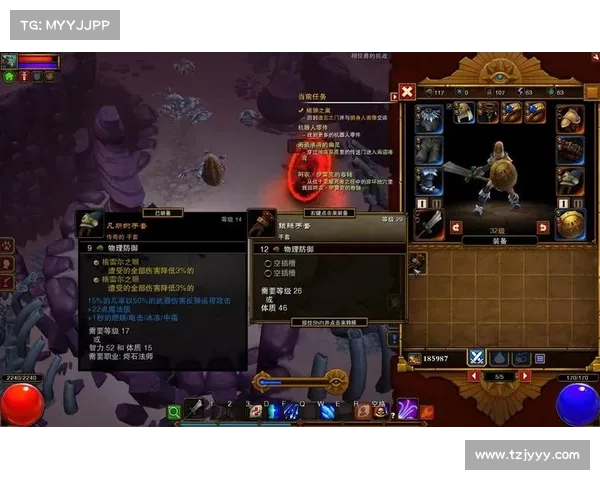Switch to the crossed-swords equipment bag tab
600x480 pixels.
click(x=477, y=357)
